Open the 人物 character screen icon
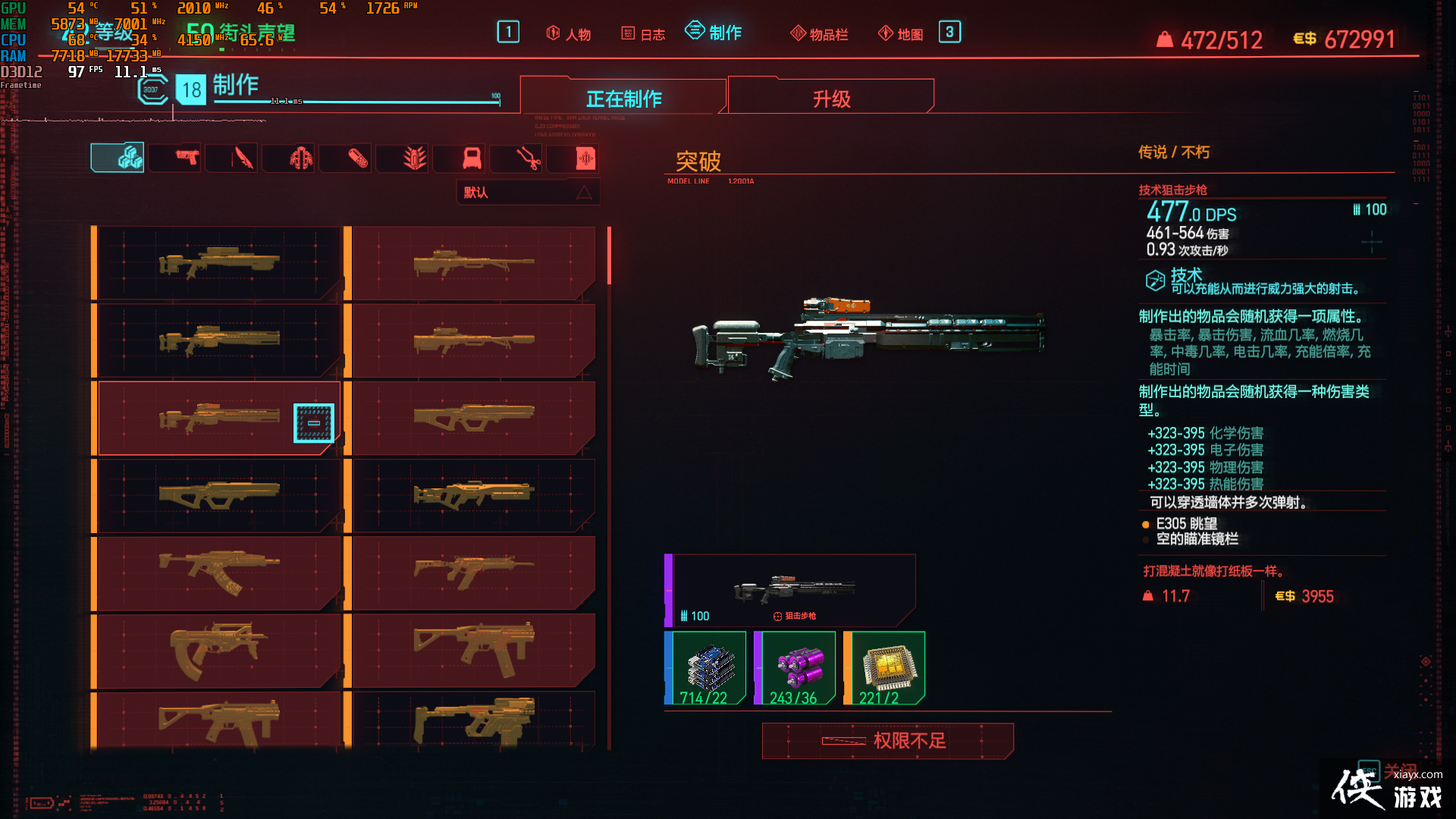1456x819 pixels. coord(567,33)
